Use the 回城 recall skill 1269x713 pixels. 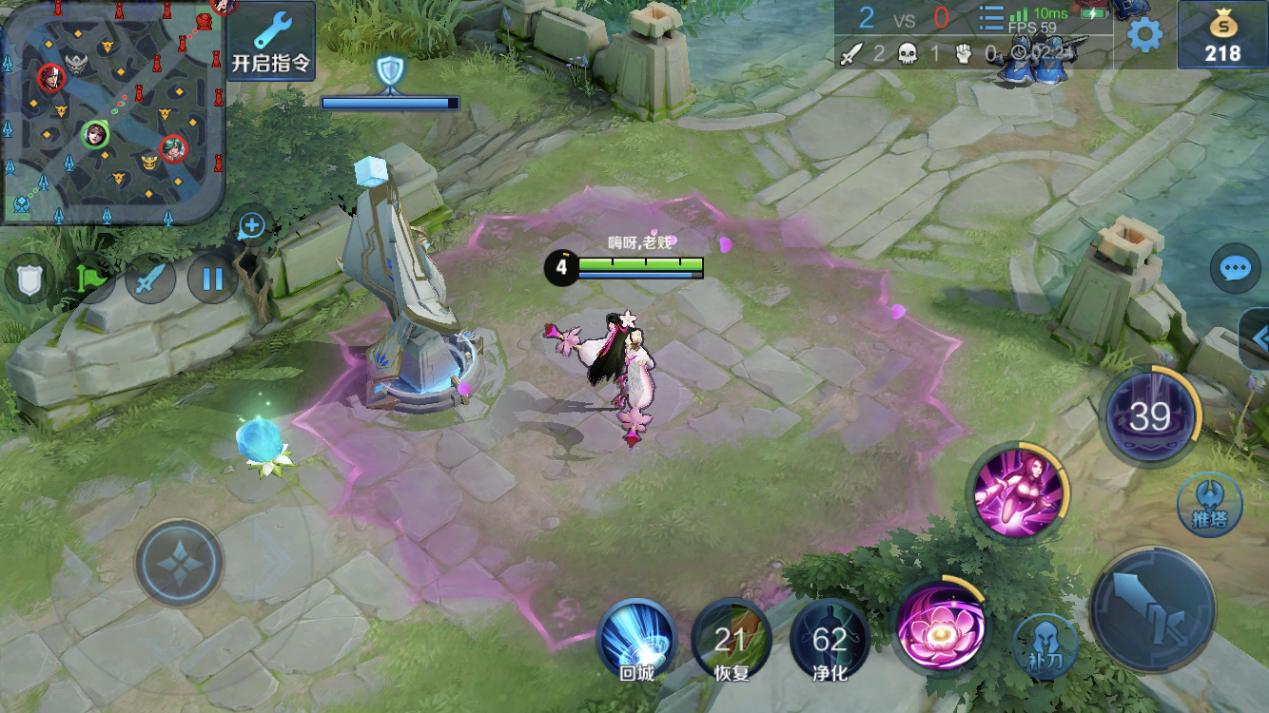click(636, 637)
